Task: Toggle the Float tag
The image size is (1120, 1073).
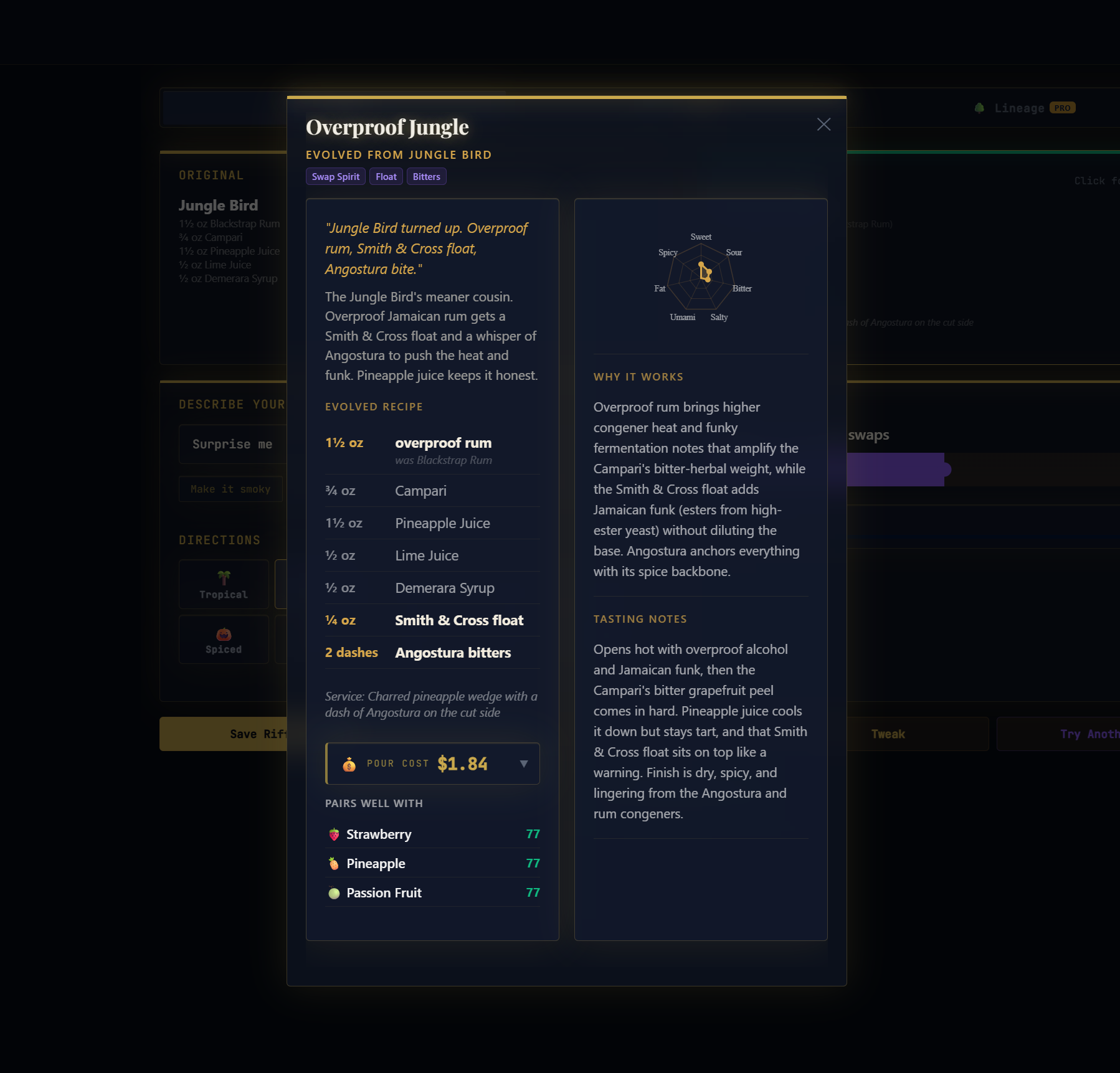Action: click(386, 176)
